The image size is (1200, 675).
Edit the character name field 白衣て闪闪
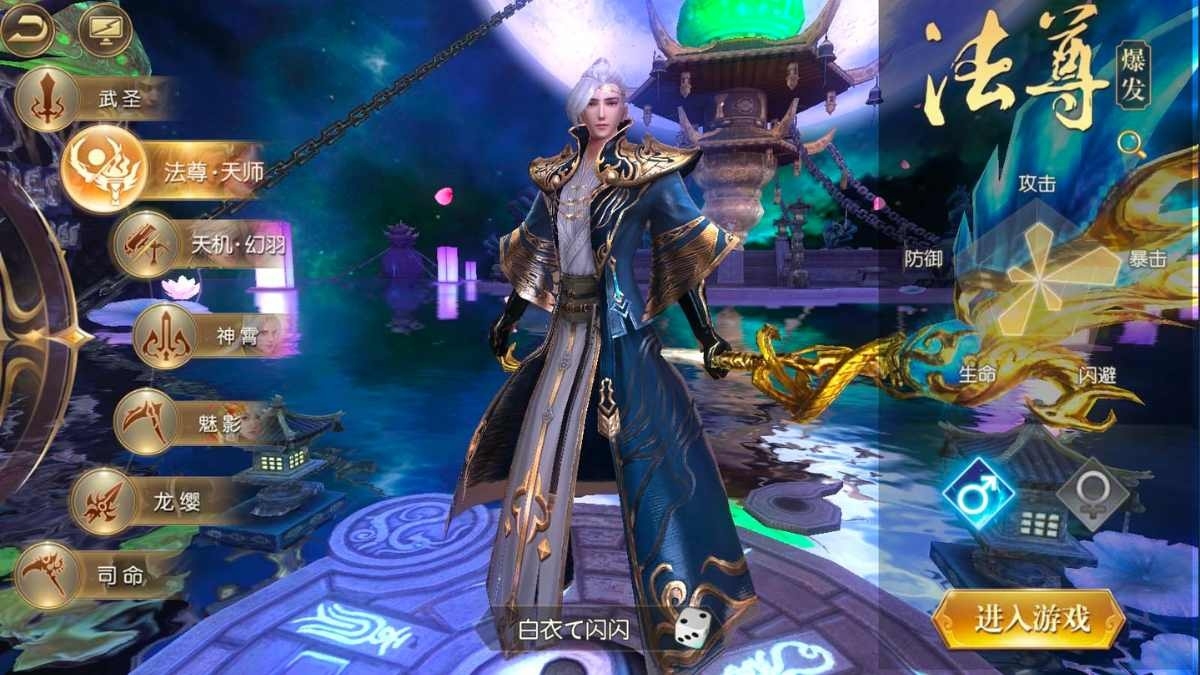[x=574, y=630]
